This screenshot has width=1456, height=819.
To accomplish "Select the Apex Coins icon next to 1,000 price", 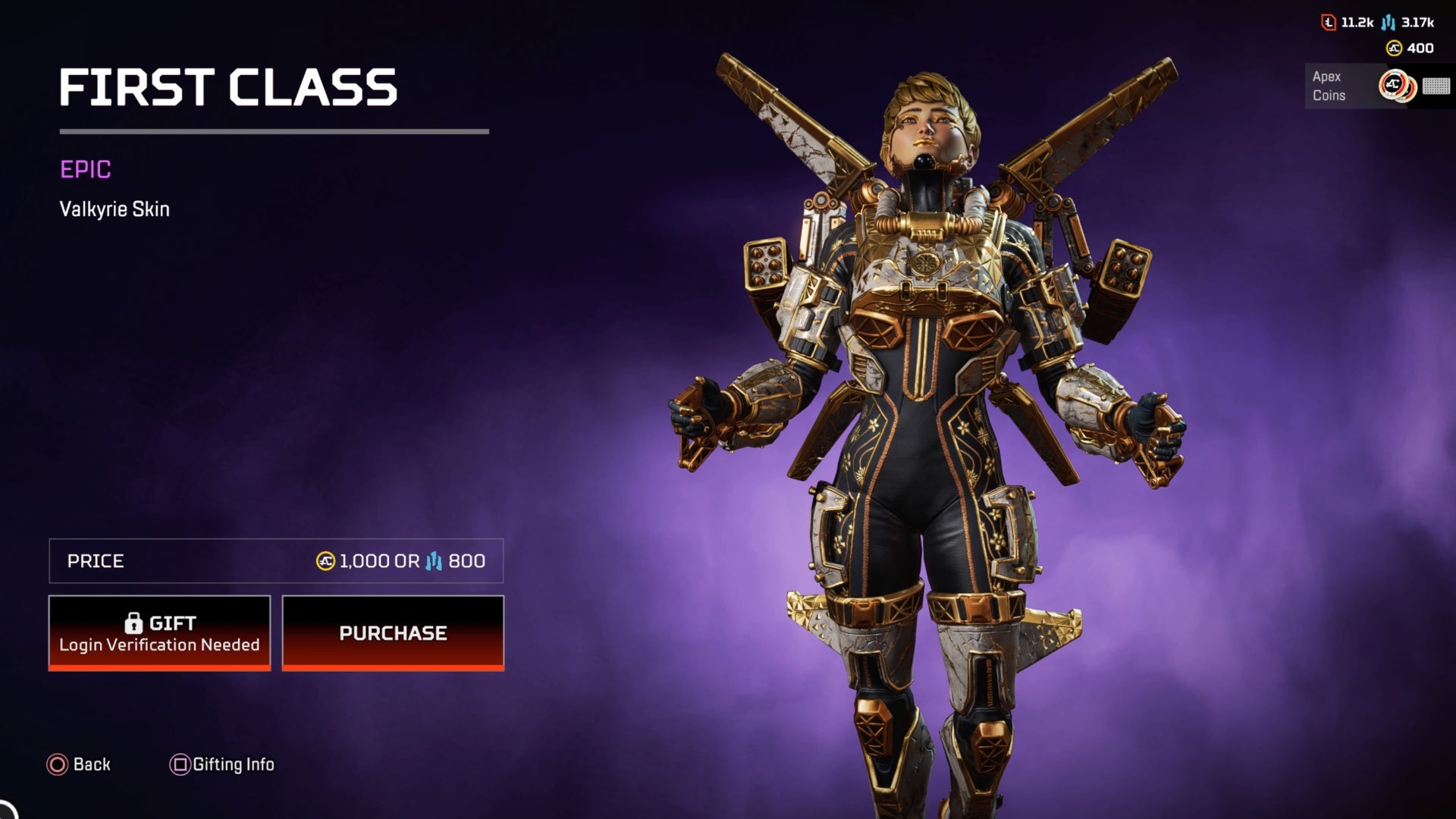I will [x=325, y=561].
